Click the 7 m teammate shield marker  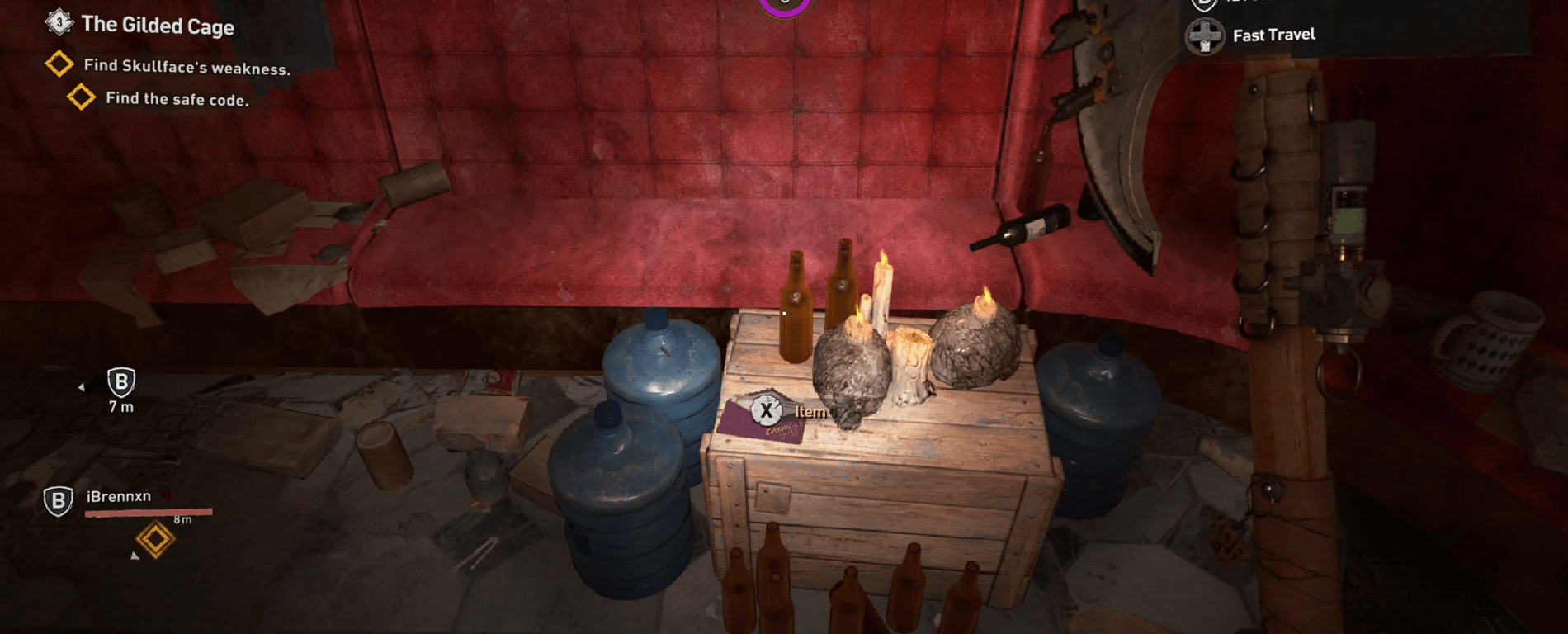point(121,383)
